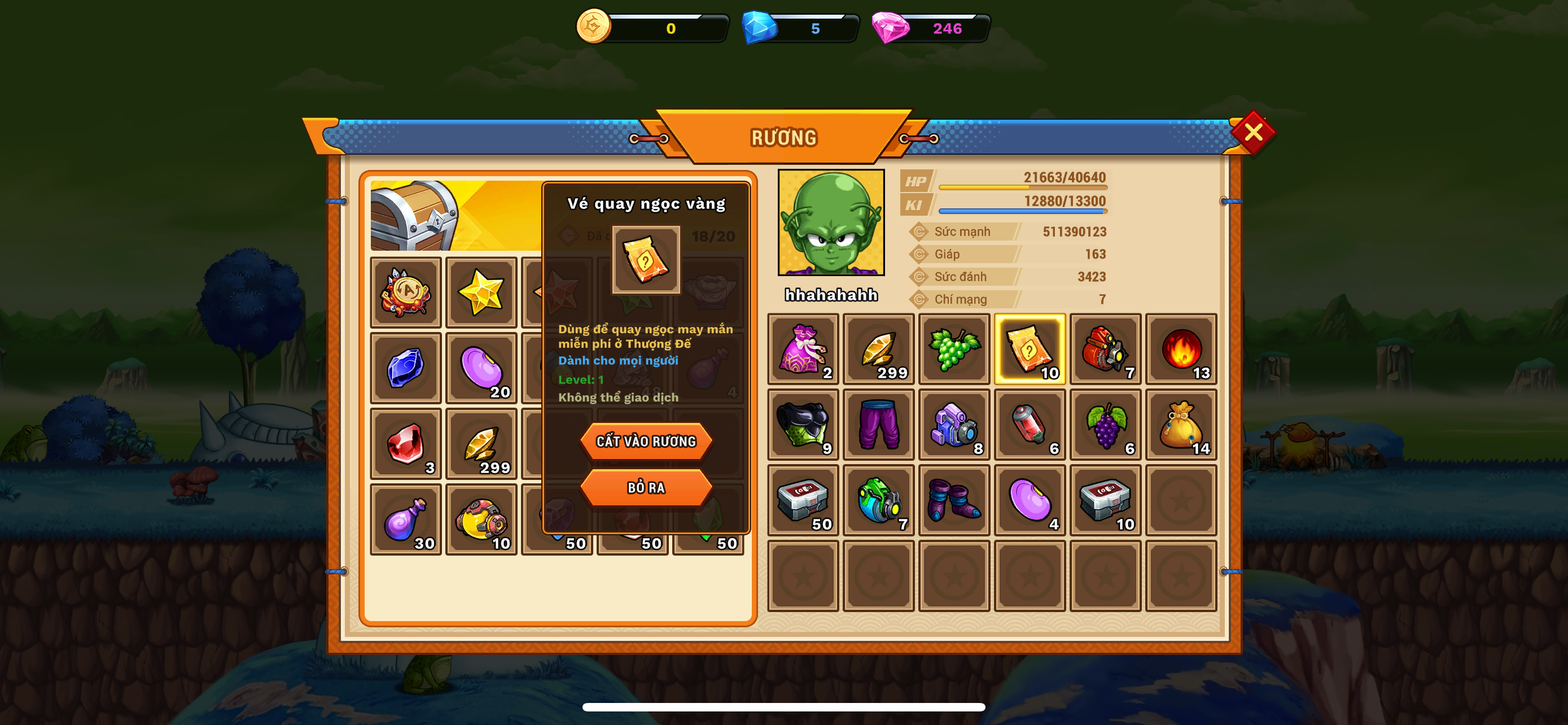Select the pink gift pouch item

pyautogui.click(x=803, y=350)
